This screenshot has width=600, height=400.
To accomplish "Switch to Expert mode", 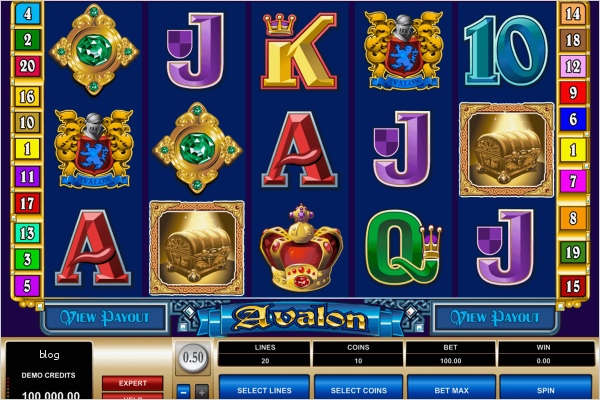I will pyautogui.click(x=132, y=382).
